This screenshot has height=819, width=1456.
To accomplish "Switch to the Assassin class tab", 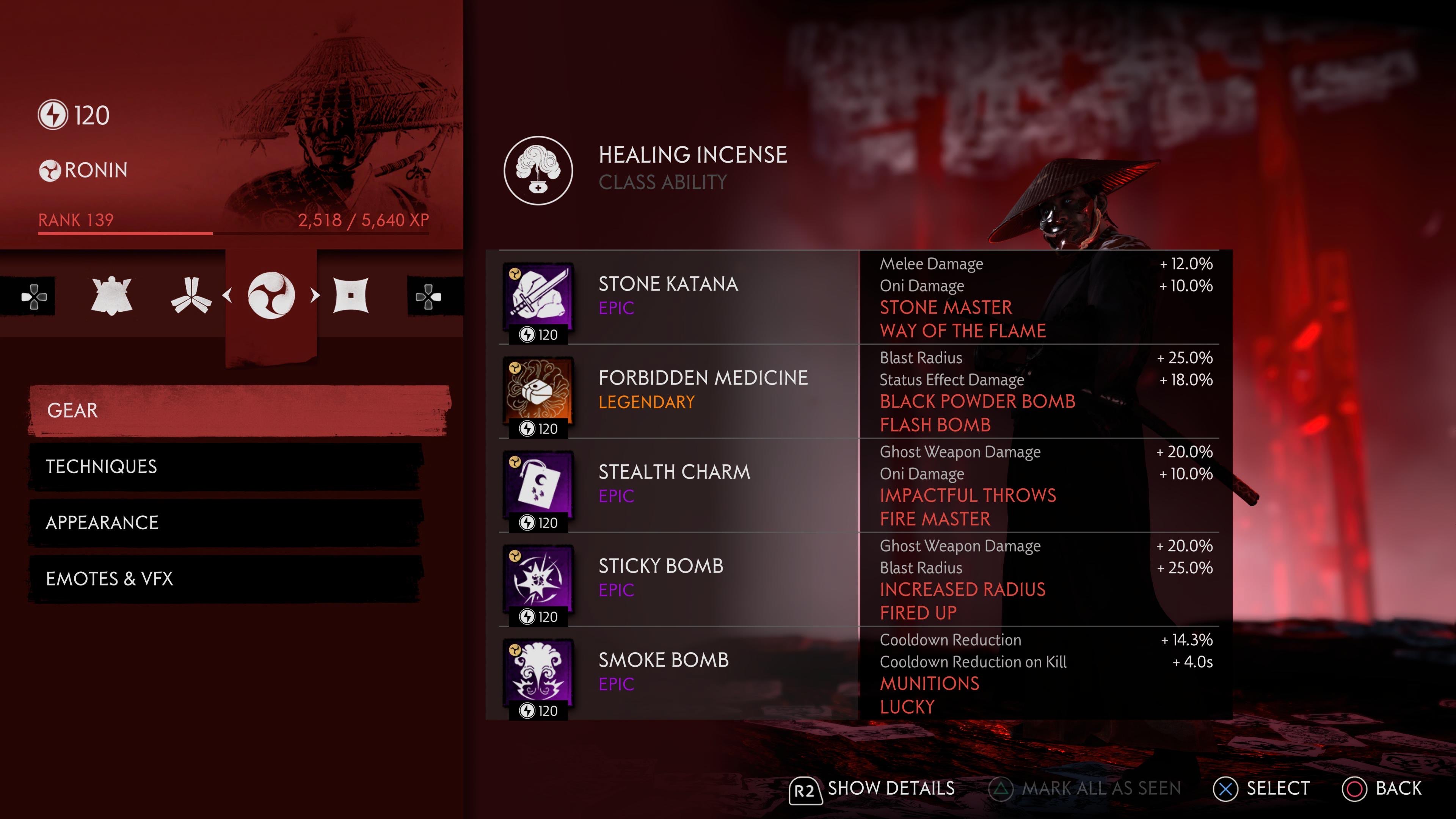I will (x=351, y=296).
